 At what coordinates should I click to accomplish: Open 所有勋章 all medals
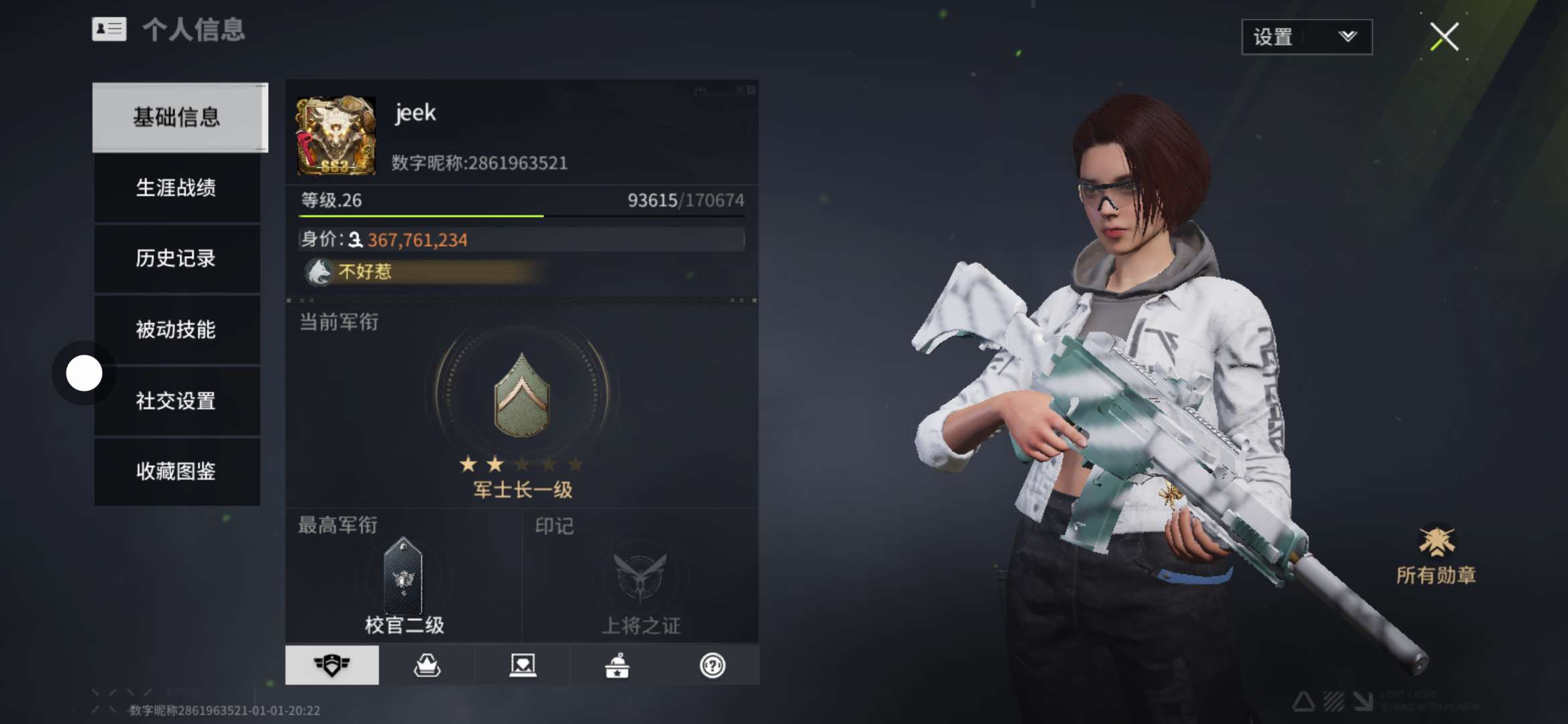pos(1436,555)
